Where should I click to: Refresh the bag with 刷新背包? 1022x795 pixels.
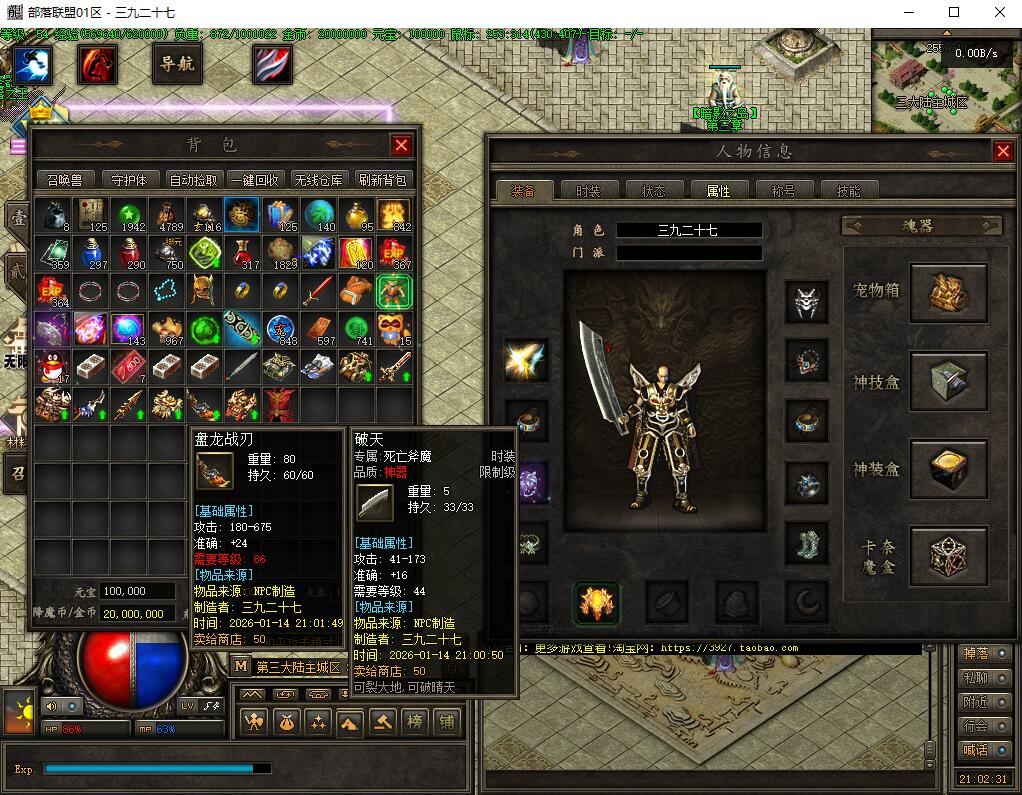(x=382, y=180)
